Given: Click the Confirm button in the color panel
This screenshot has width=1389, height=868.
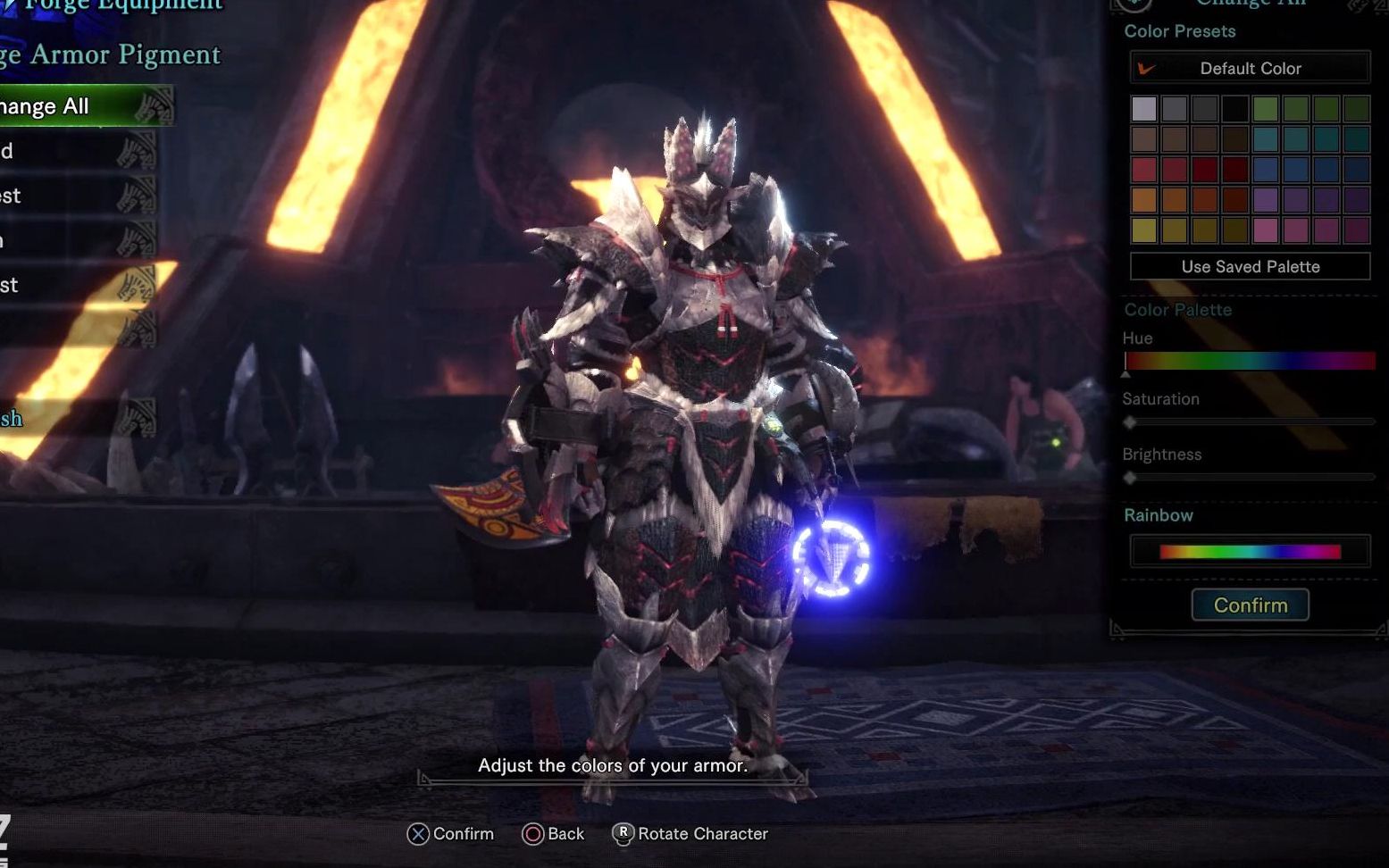Looking at the screenshot, I should pos(1250,605).
